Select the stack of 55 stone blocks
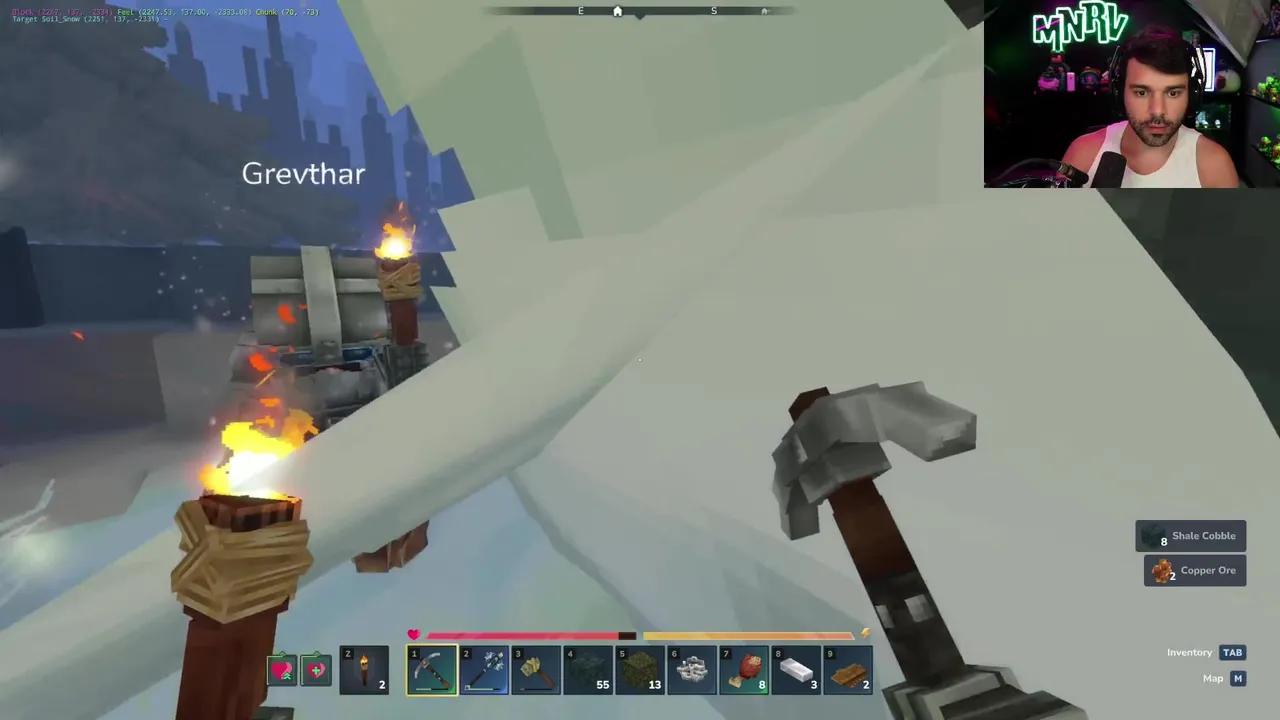This screenshot has width=1280, height=720. coord(587,668)
